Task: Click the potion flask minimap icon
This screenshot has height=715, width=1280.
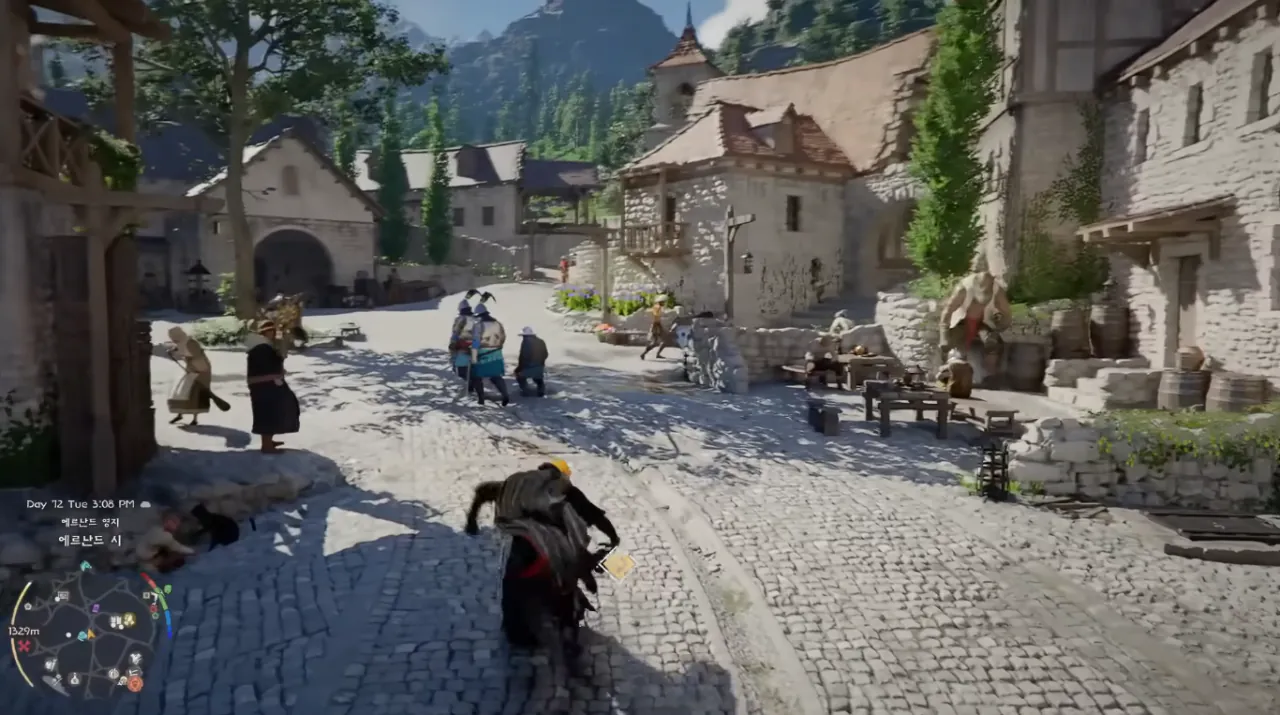Action: (75, 680)
